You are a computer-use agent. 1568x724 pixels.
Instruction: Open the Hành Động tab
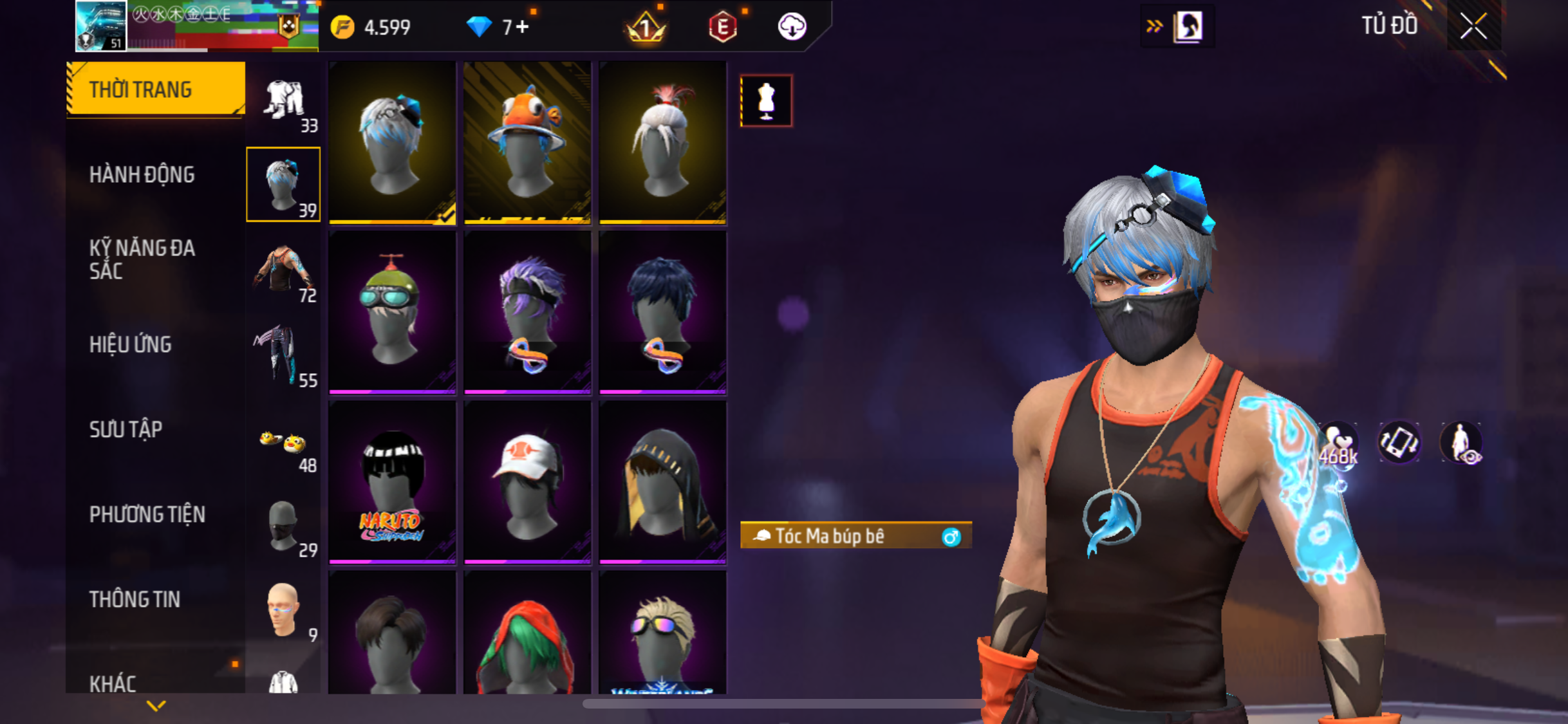(142, 174)
